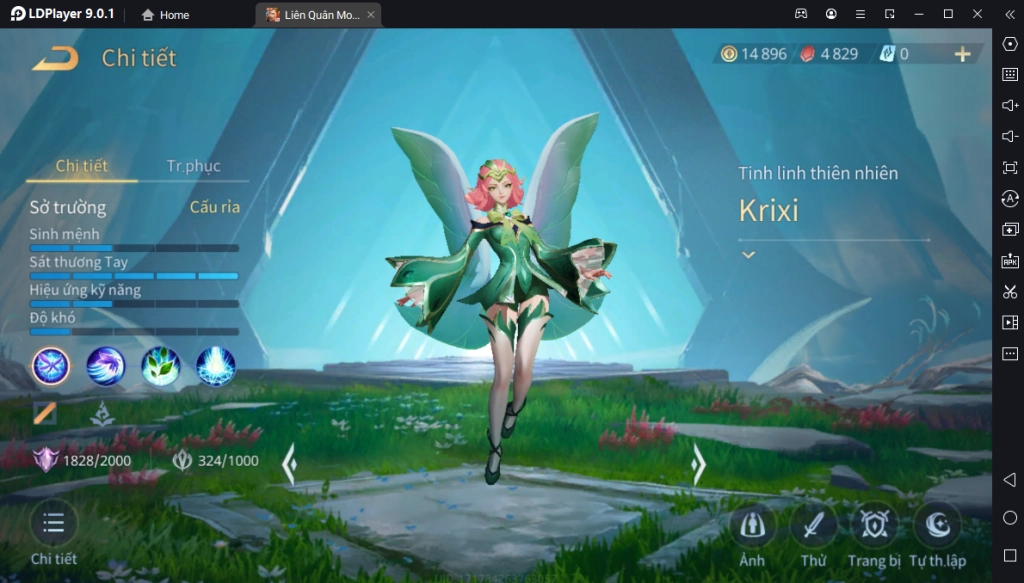1024x583 pixels.
Task: Switch to the Tr.phục tab
Action: click(193, 166)
